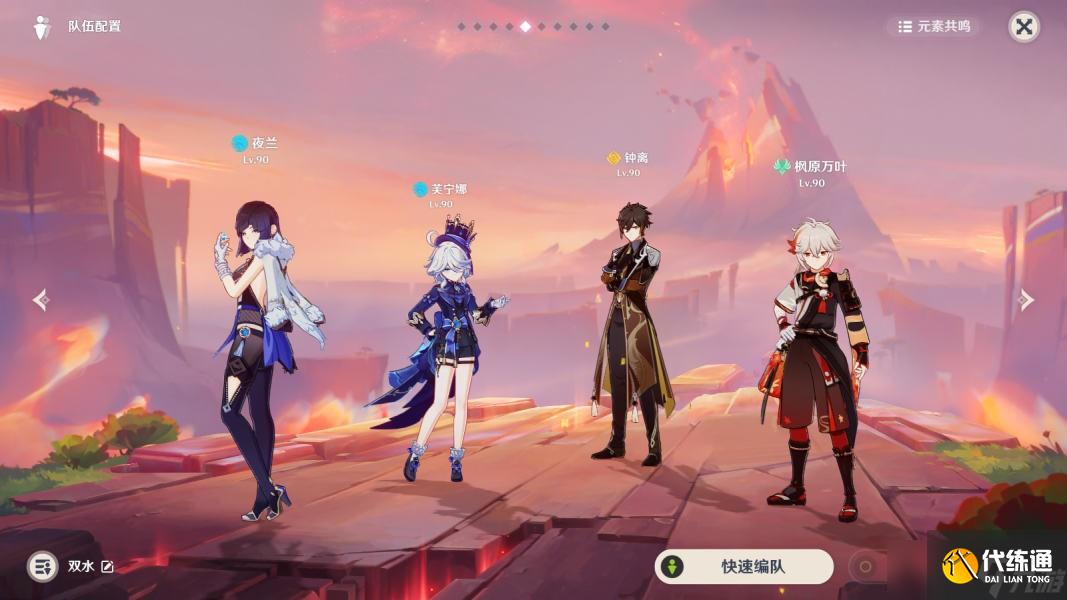Open the team list icon beside 双水

coord(42,567)
